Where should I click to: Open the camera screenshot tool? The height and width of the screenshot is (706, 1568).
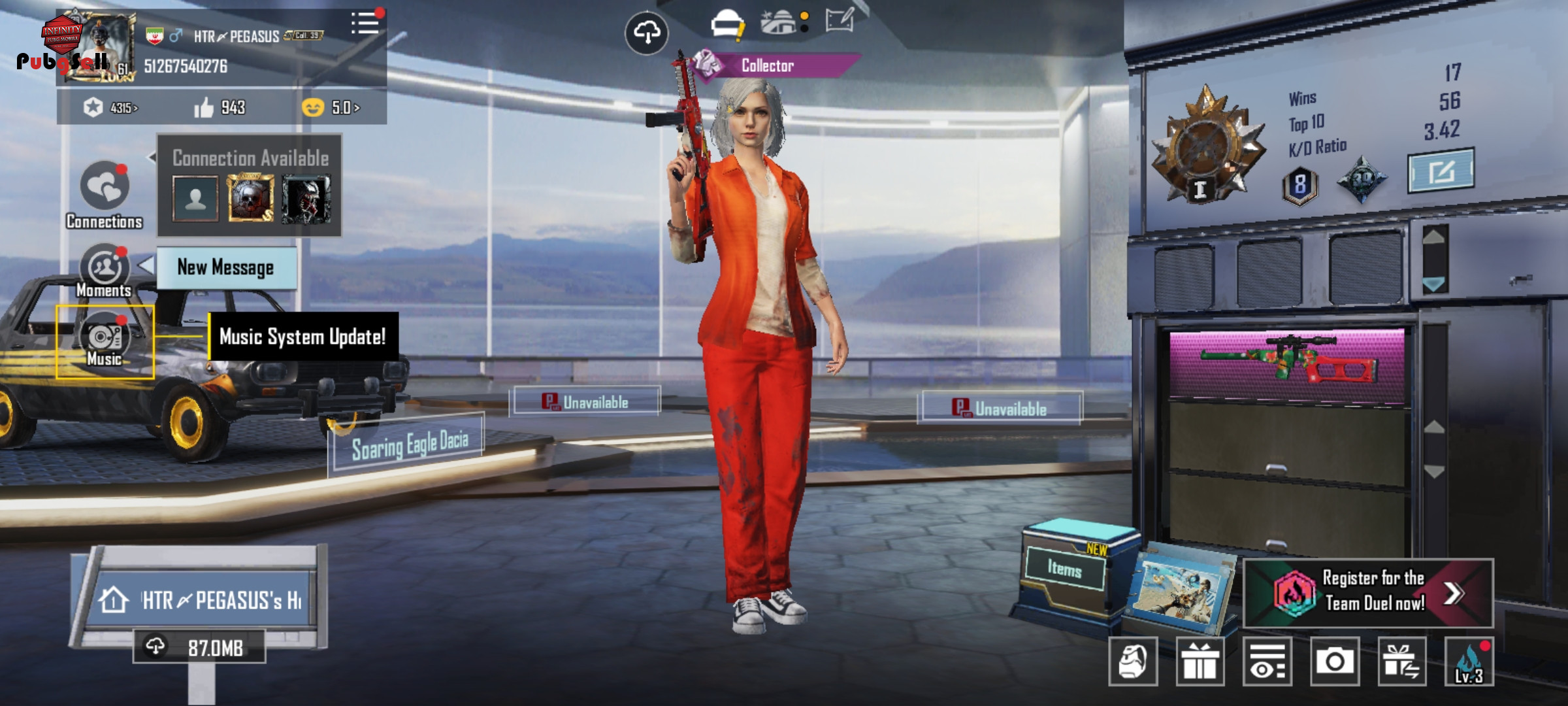(x=1334, y=662)
